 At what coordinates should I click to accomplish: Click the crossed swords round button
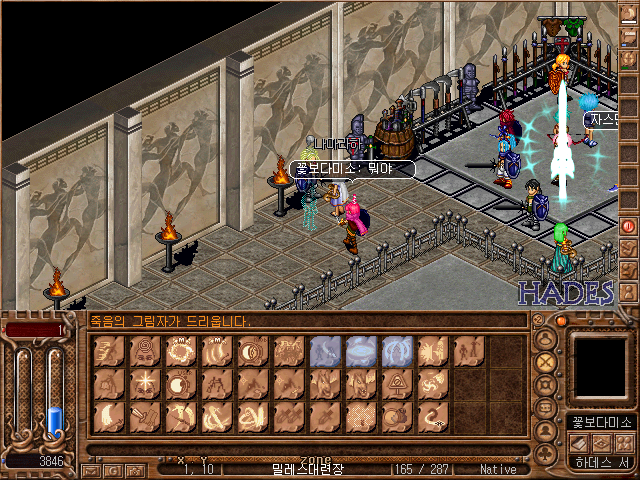click(546, 363)
